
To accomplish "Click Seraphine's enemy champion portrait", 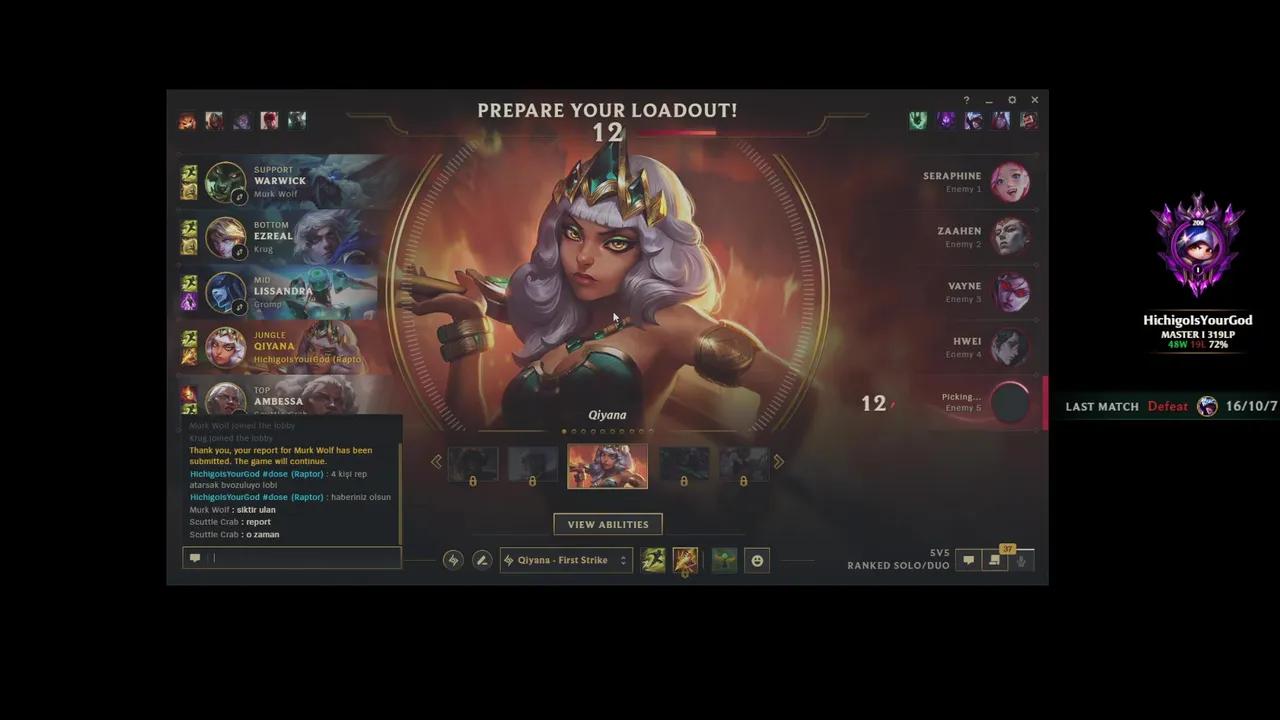I will (1012, 182).
